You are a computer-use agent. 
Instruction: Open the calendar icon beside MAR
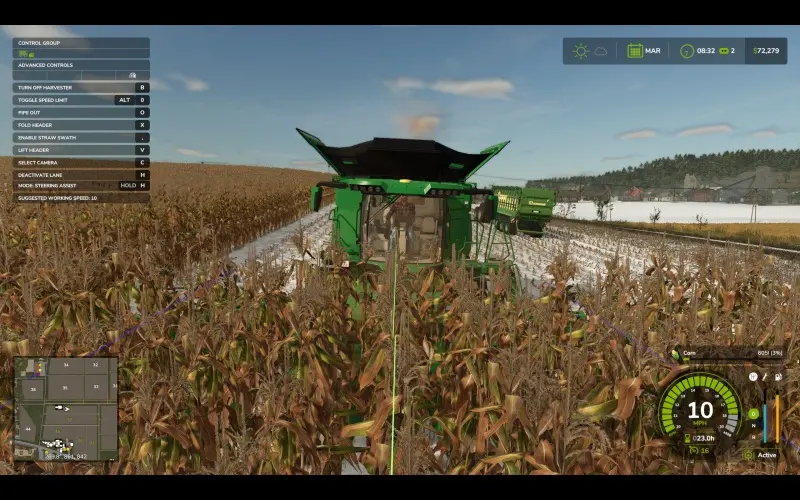[x=635, y=50]
